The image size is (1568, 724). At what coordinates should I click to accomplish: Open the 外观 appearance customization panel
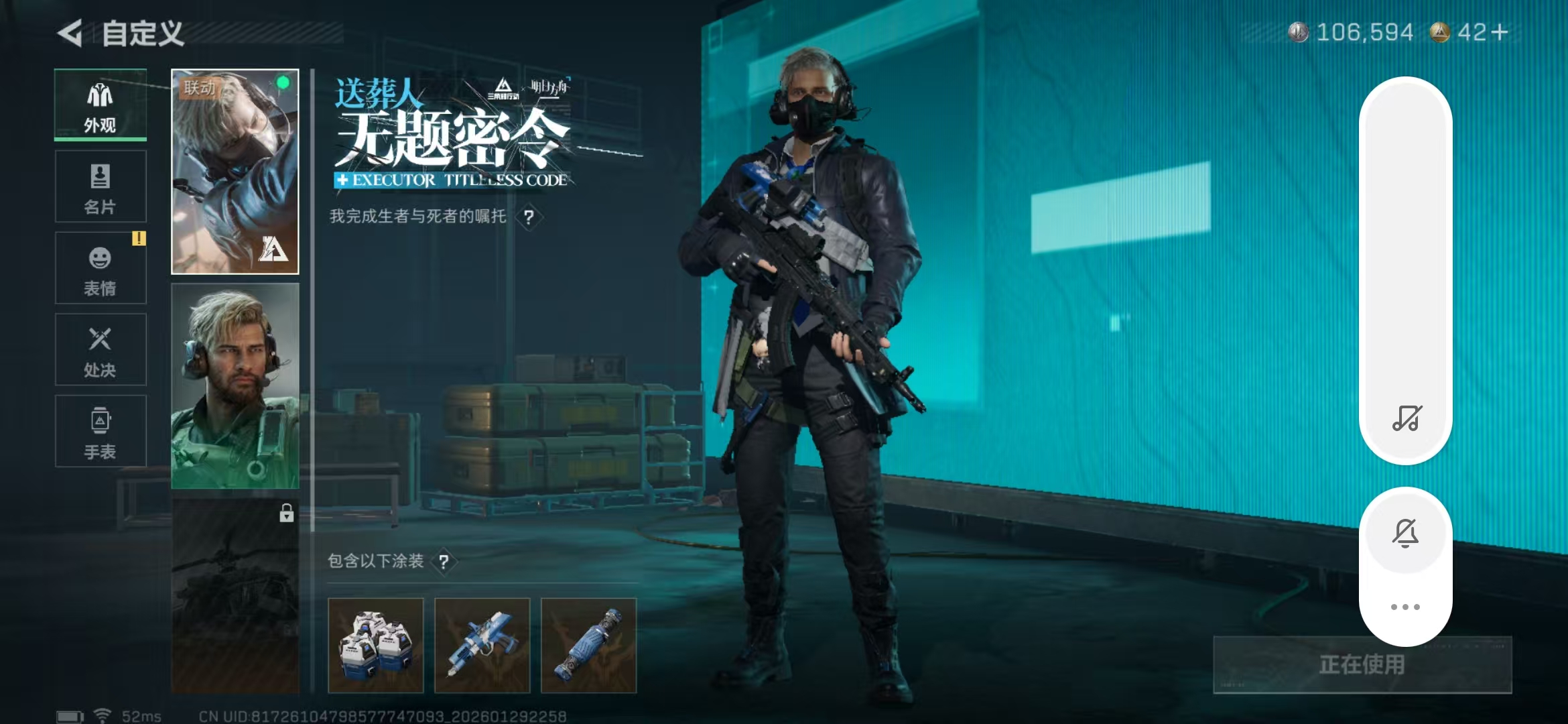coord(101,104)
